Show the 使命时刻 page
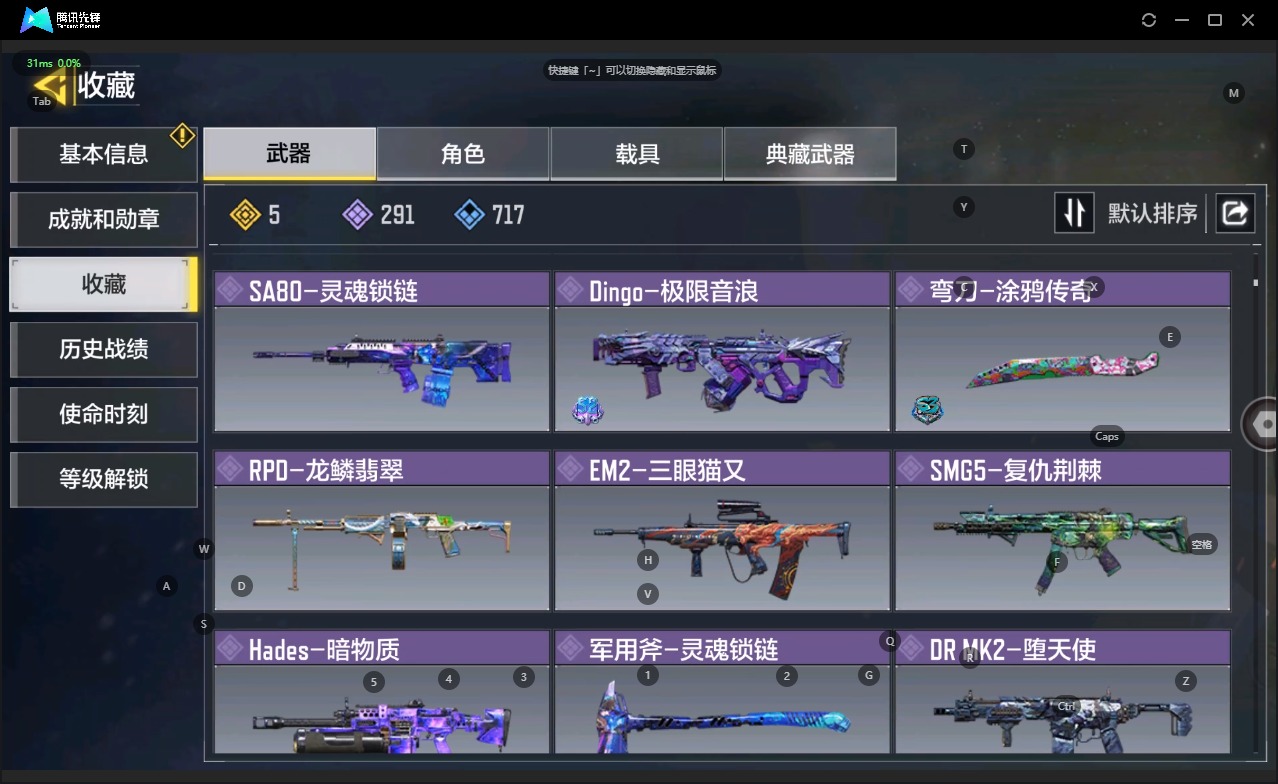Viewport: 1278px width, 784px height. click(x=103, y=414)
